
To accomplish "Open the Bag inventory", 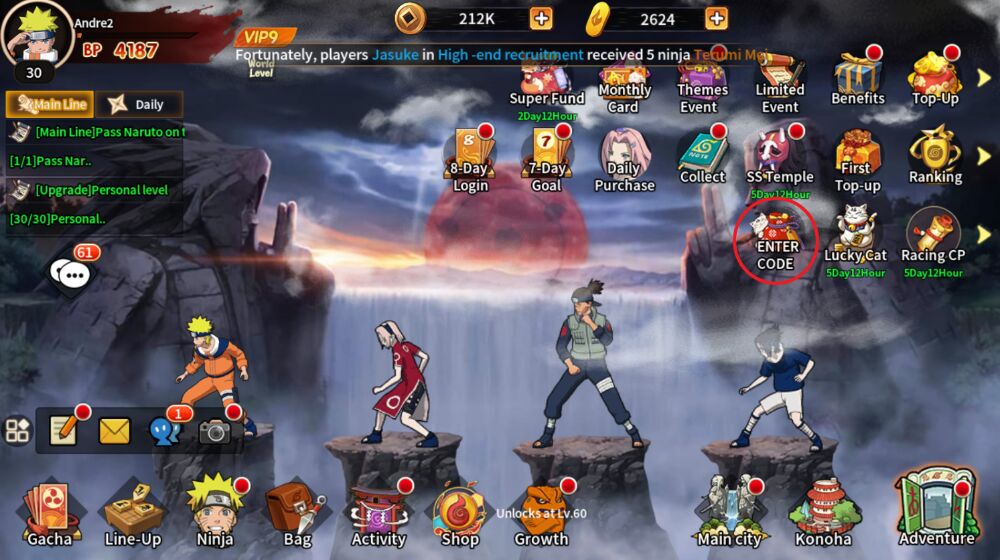I will pyautogui.click(x=297, y=512).
